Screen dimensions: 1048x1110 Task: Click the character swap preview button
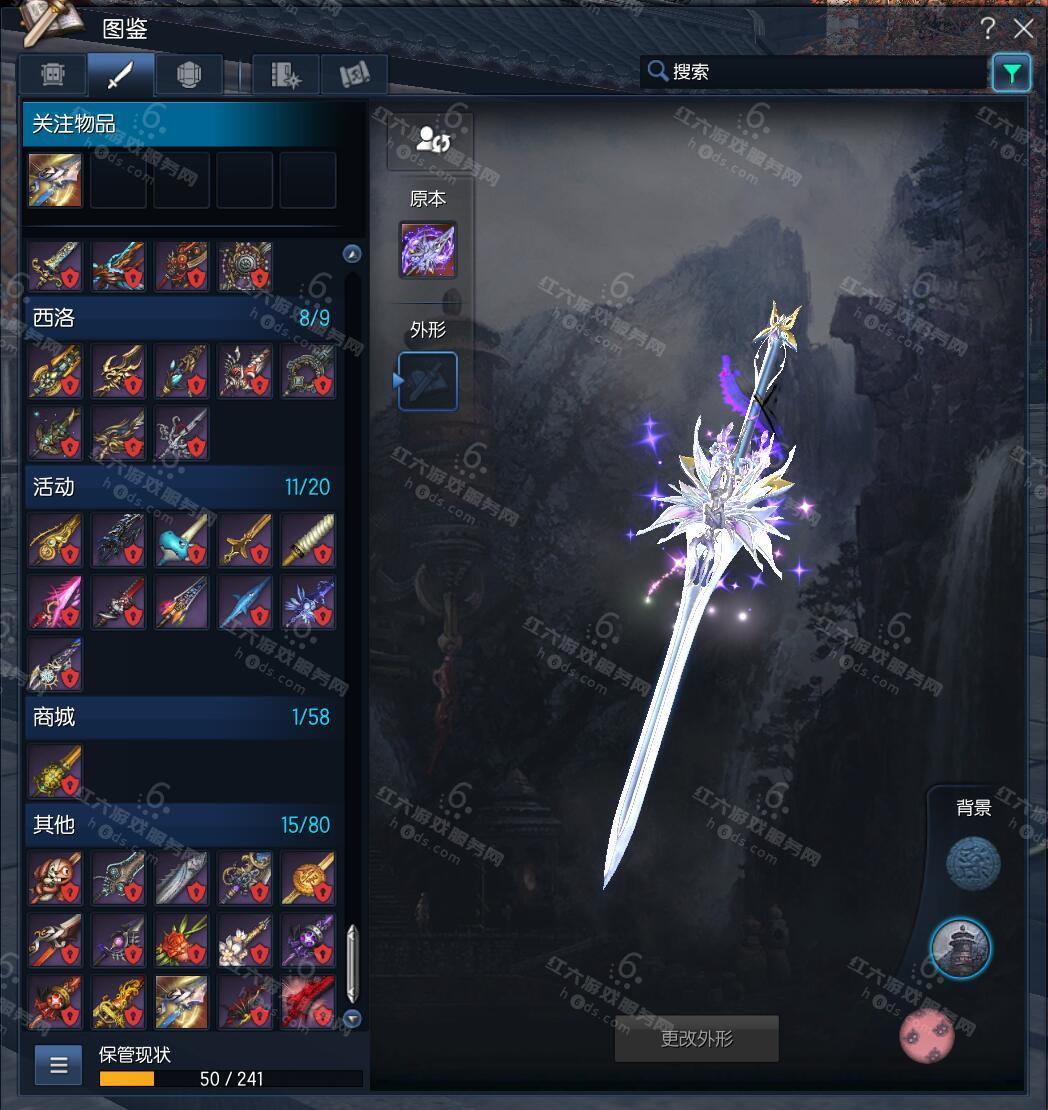(430, 140)
